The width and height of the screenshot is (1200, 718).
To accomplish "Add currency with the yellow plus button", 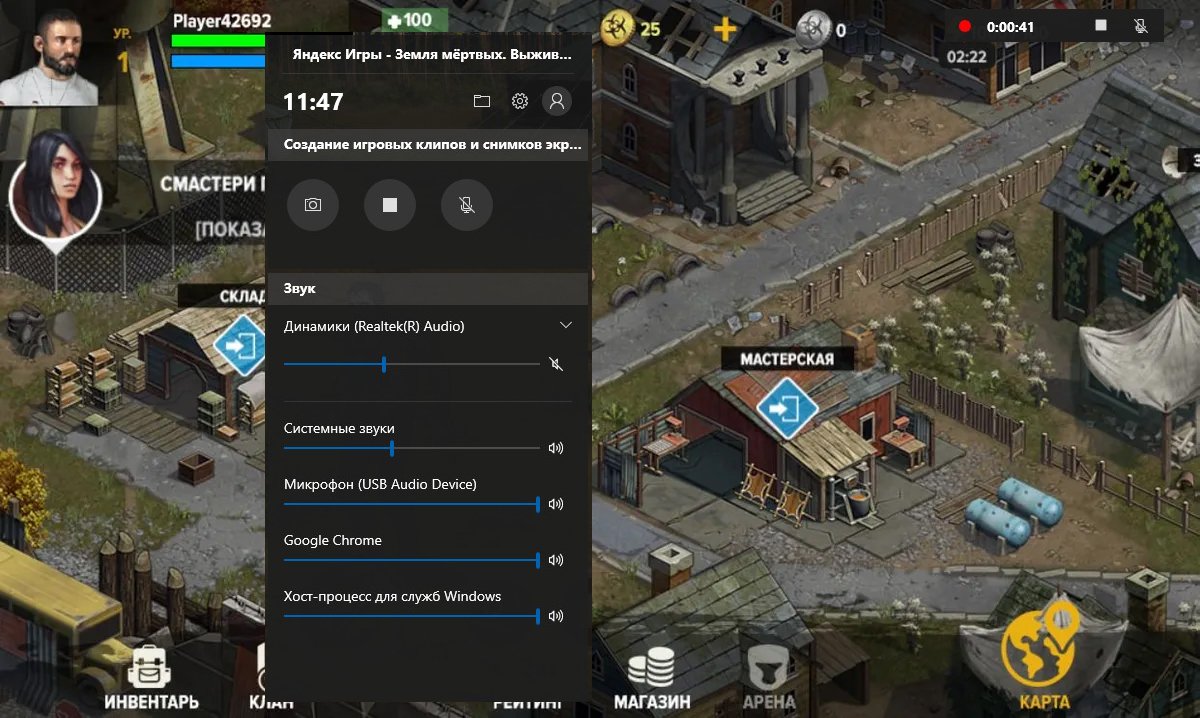I will [x=724, y=29].
